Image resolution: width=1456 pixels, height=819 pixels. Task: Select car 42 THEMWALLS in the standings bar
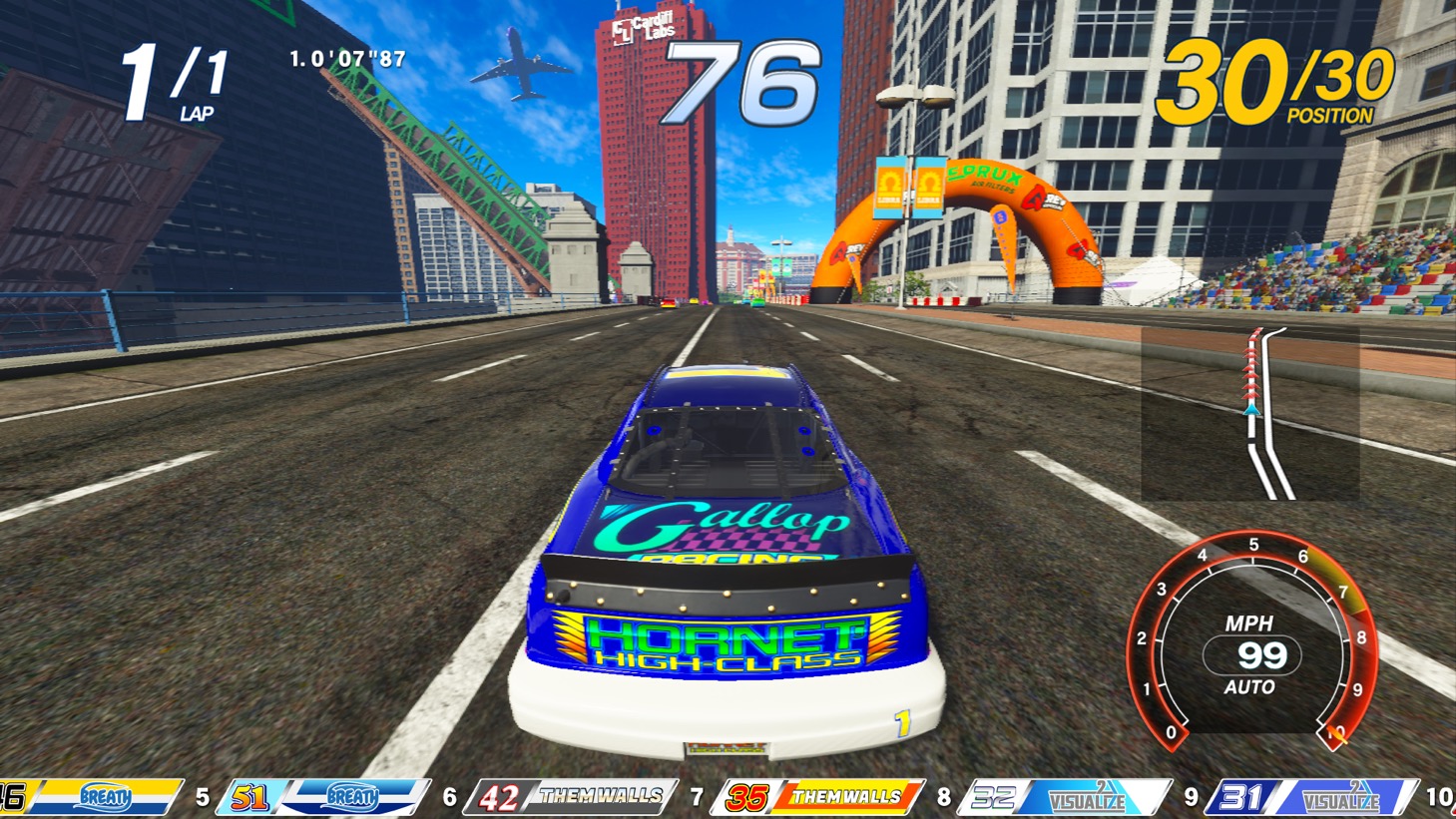pos(571,797)
